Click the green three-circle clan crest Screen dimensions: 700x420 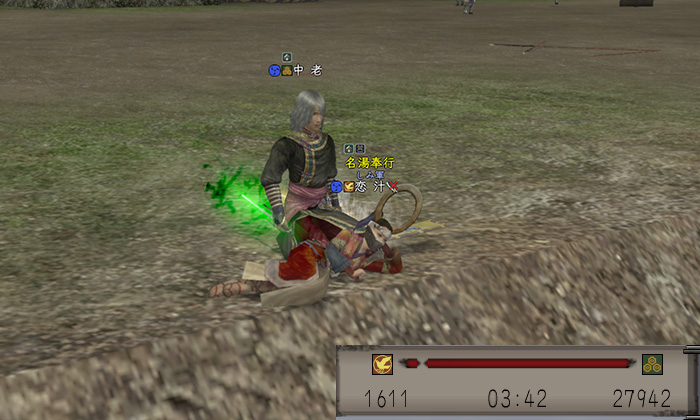(653, 364)
